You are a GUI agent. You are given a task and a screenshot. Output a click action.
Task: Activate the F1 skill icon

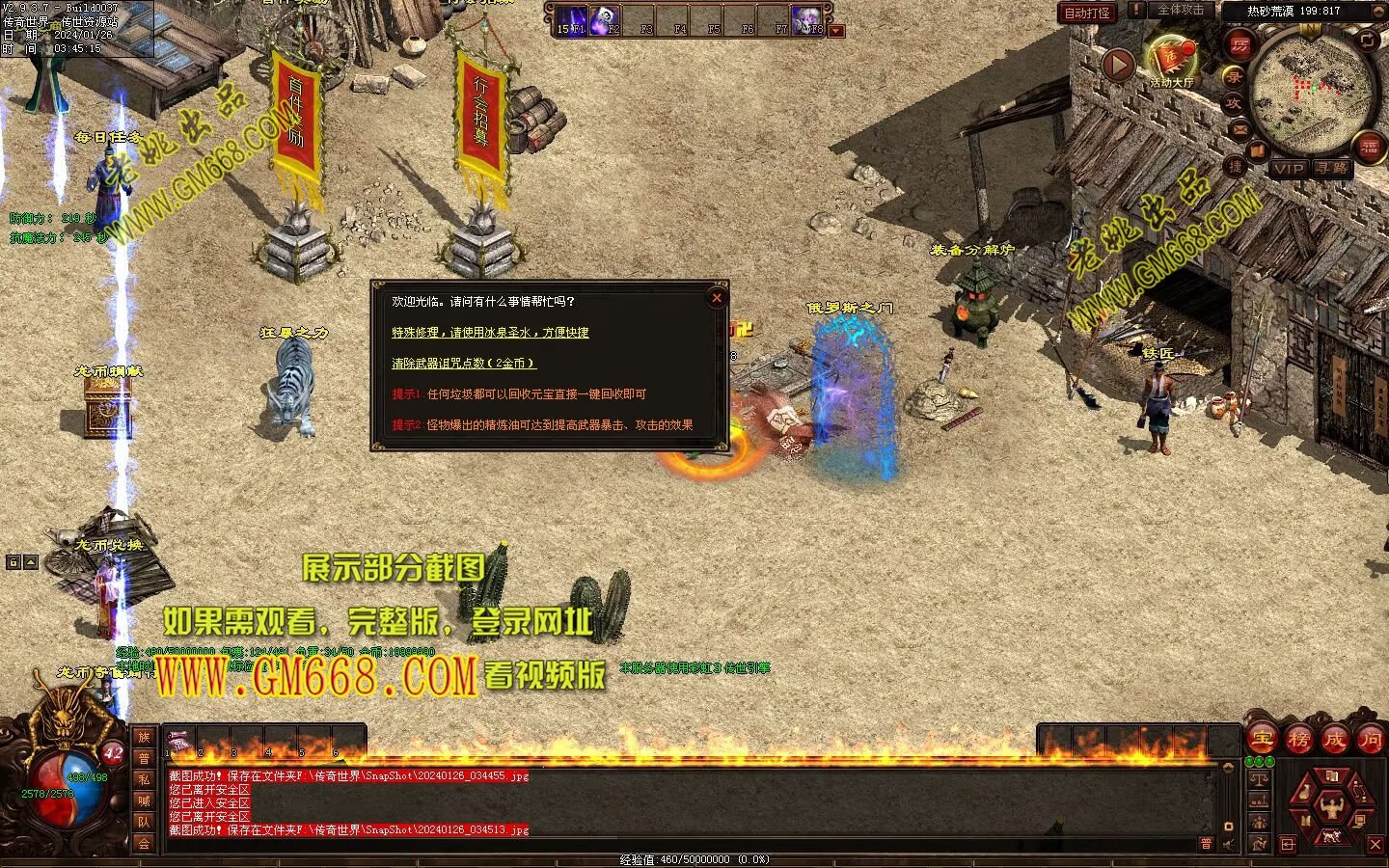[570, 18]
